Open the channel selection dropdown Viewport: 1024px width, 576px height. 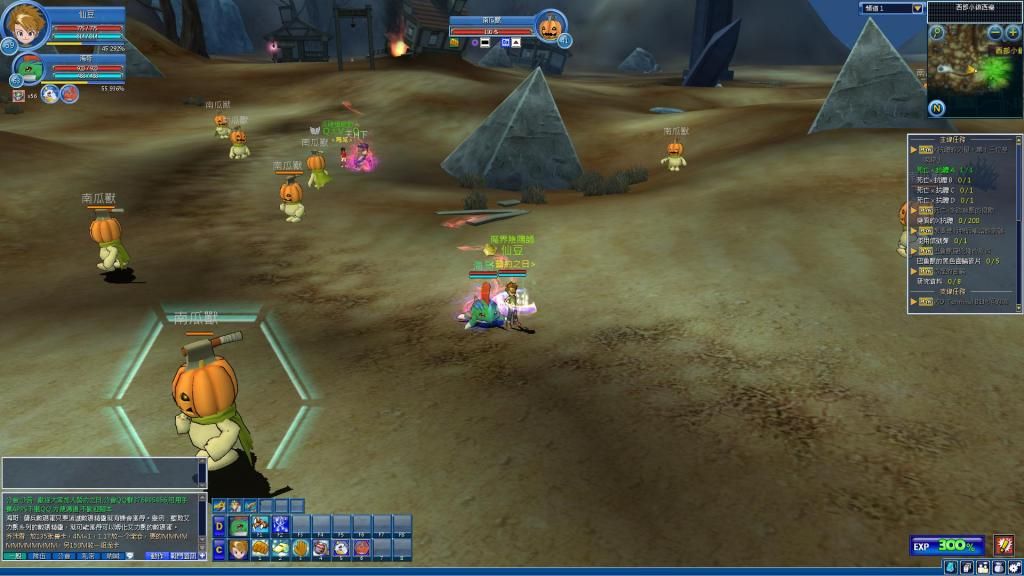(x=916, y=8)
